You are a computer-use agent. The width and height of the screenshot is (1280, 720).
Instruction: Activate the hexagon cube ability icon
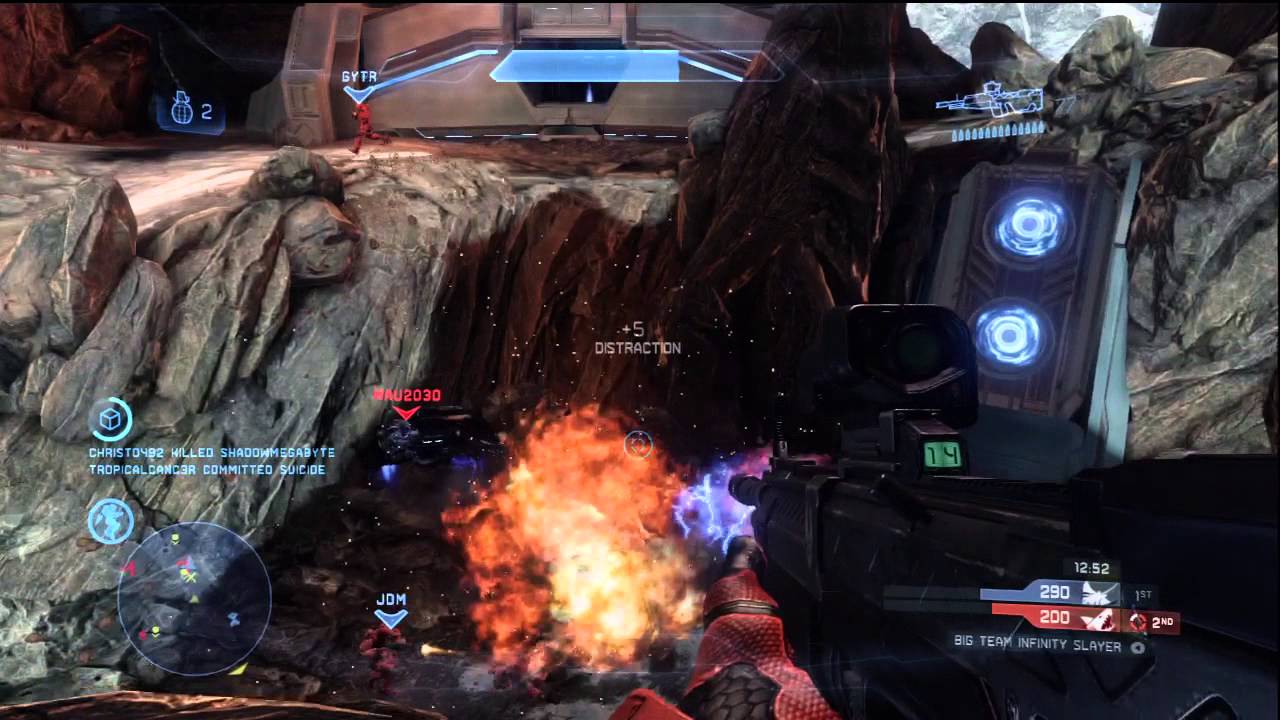point(110,420)
